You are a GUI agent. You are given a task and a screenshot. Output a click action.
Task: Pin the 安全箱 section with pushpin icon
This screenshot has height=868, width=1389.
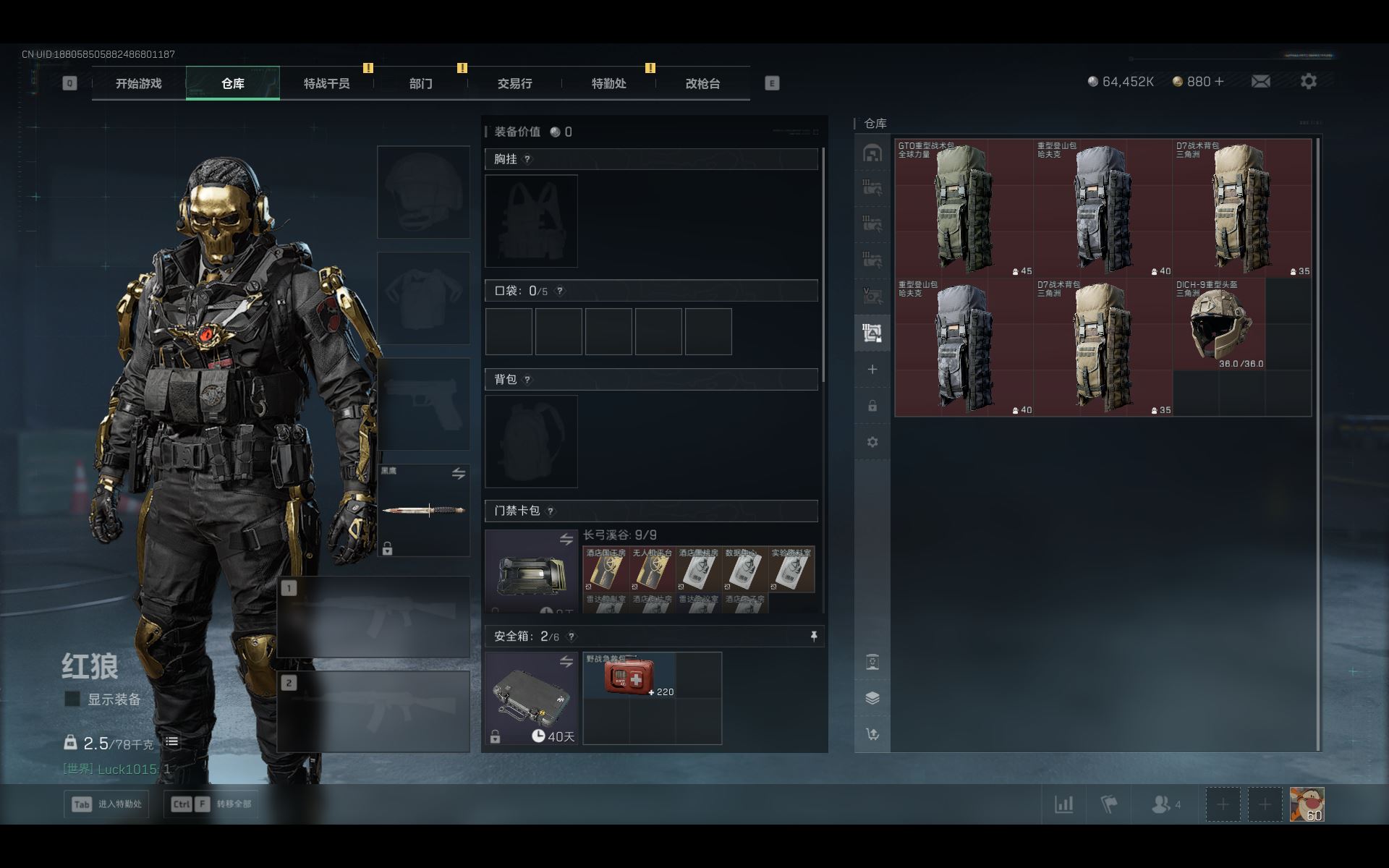[814, 636]
